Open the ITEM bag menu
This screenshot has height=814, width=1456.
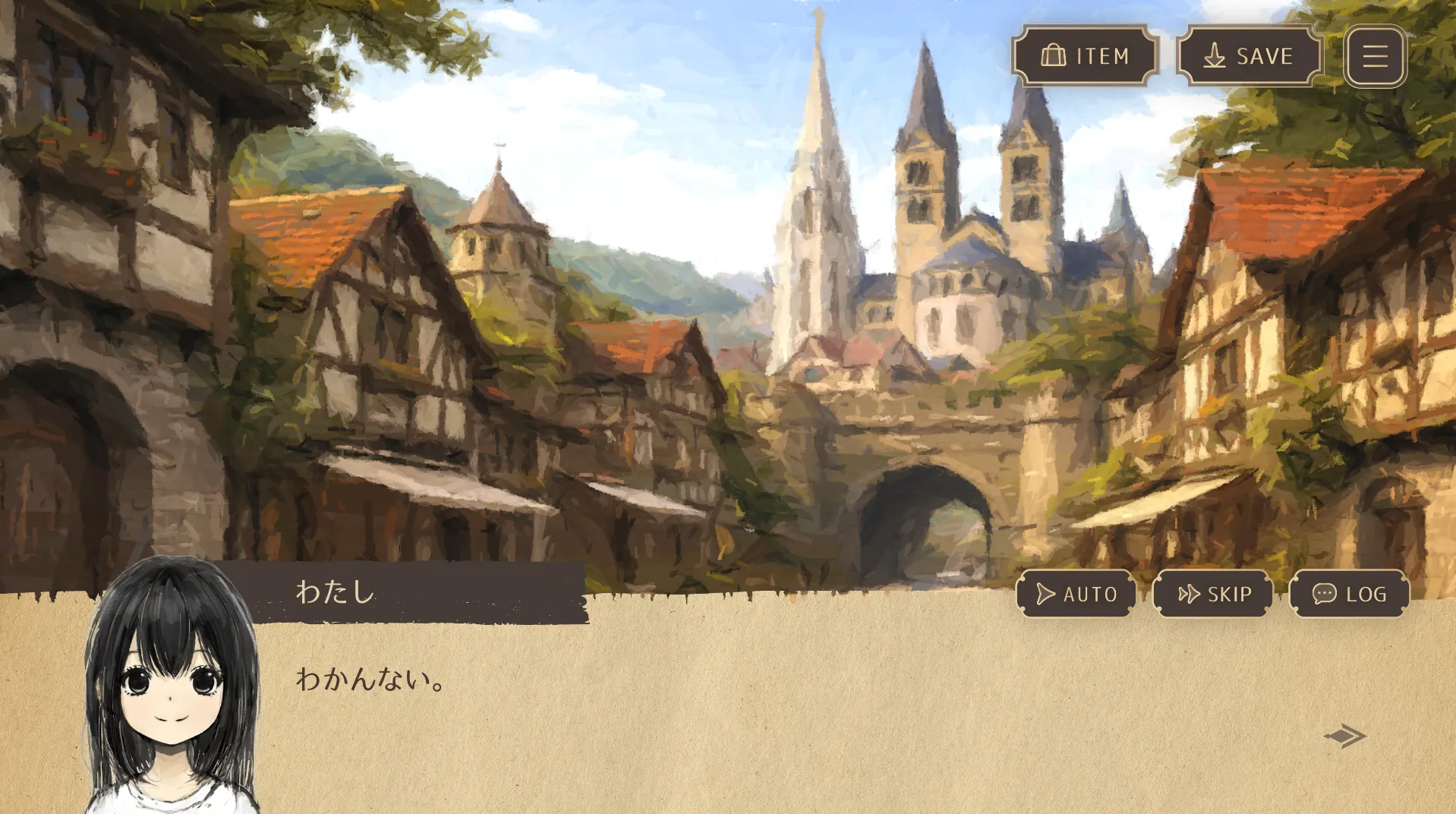click(1085, 56)
